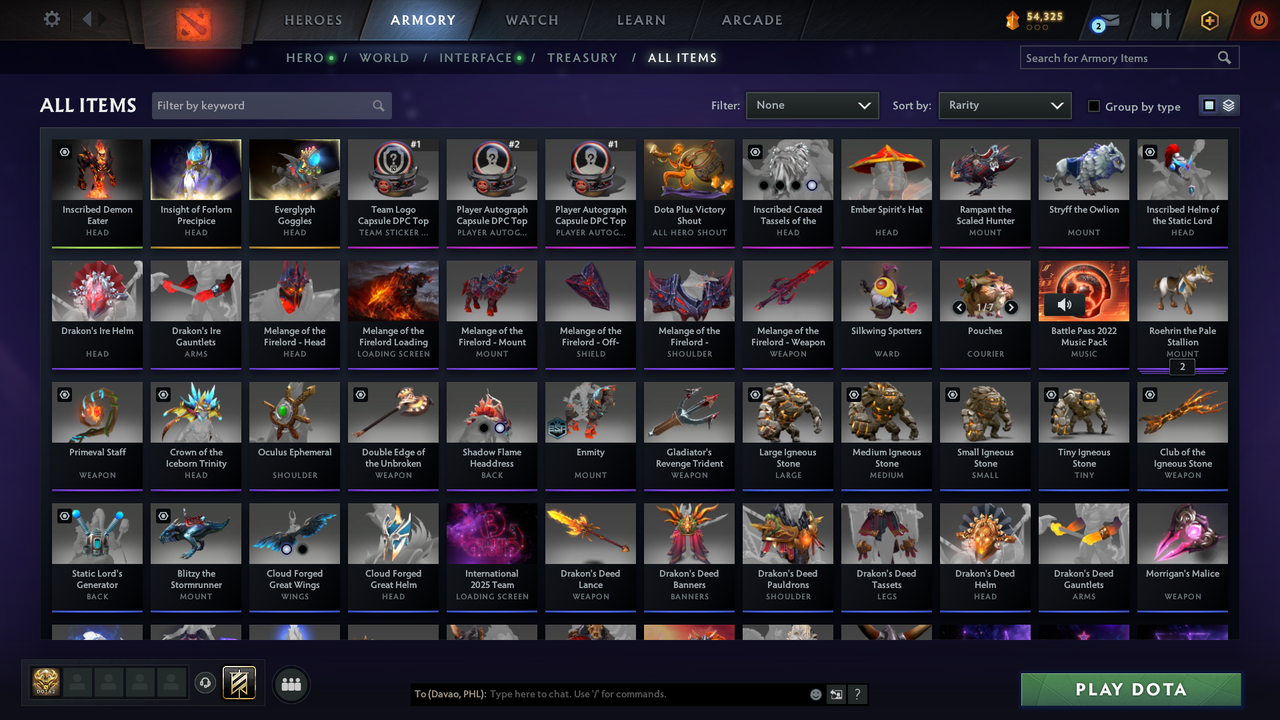The height and width of the screenshot is (720, 1280).
Task: Open the unread mail notifications envelope
Action: (x=1106, y=19)
